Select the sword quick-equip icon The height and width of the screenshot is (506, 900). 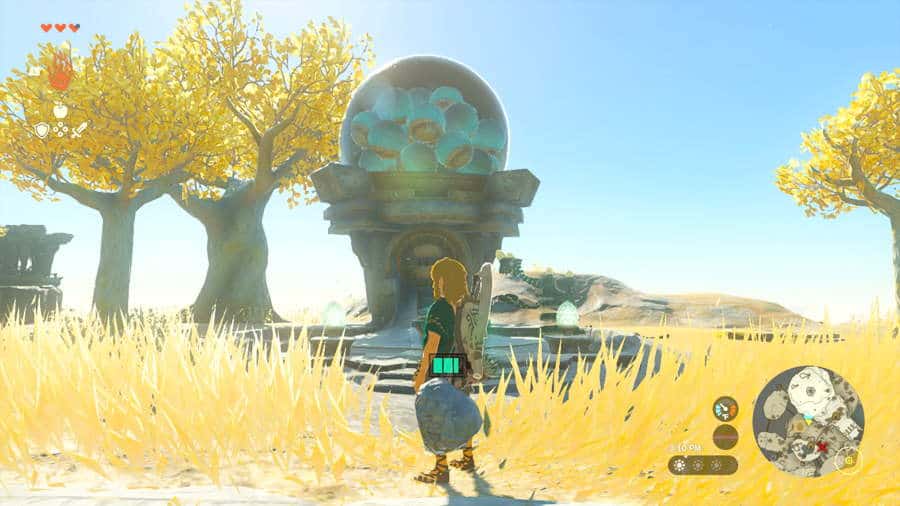point(79,130)
